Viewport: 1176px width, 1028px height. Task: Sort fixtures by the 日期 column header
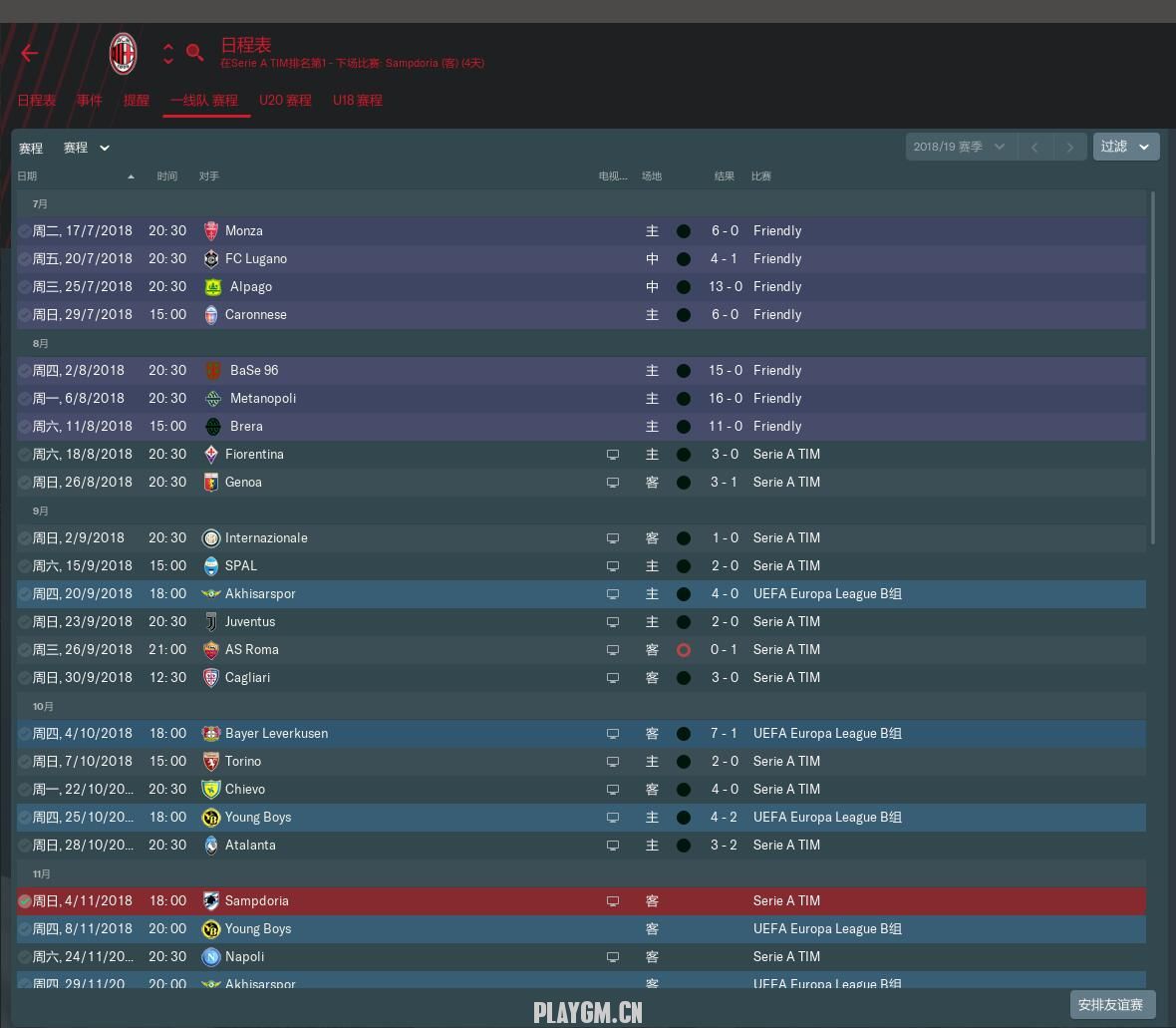(28, 175)
